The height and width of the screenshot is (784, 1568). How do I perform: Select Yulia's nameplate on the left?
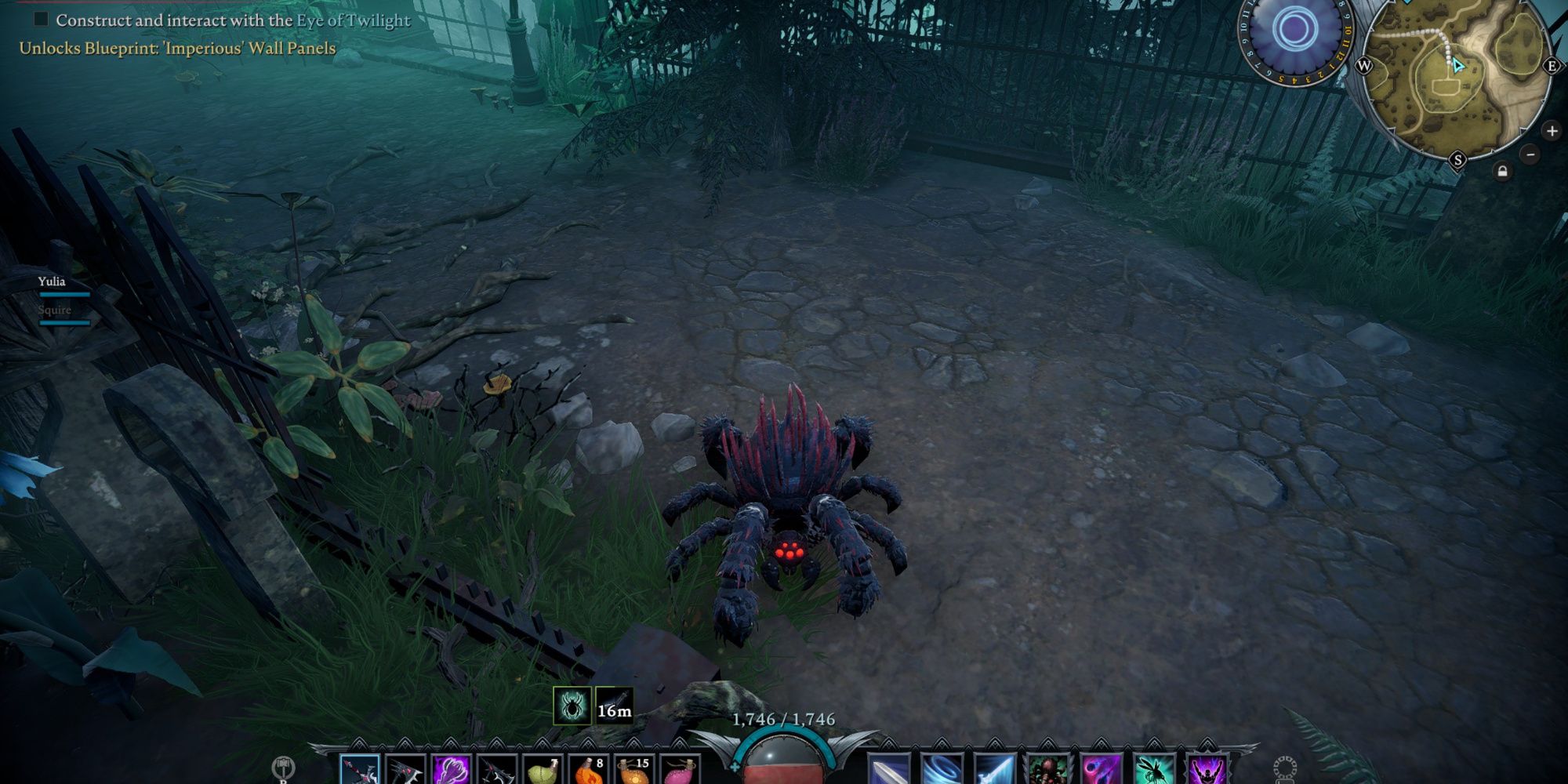coord(51,282)
